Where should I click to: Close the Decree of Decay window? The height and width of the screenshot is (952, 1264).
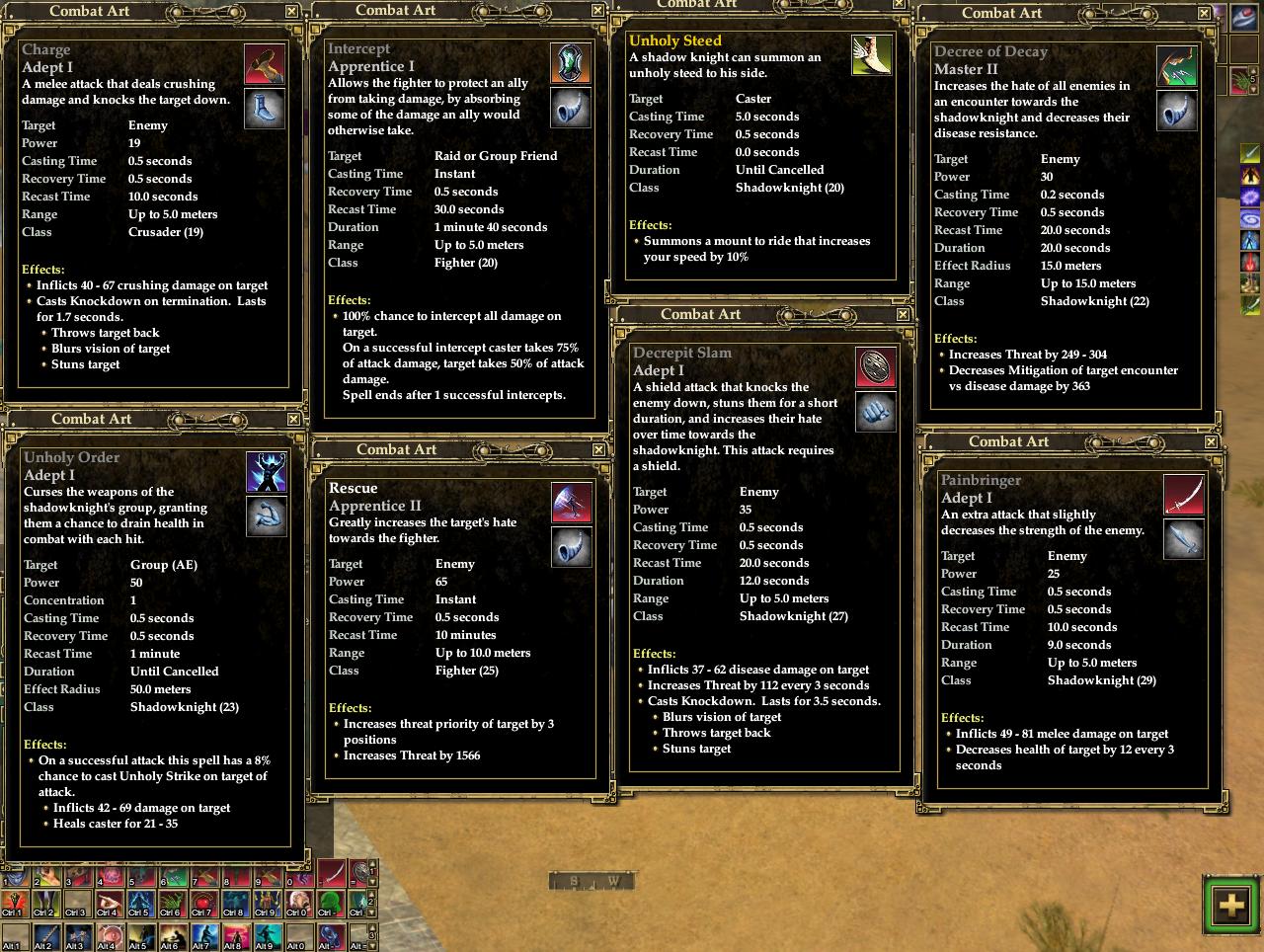click(x=1204, y=13)
